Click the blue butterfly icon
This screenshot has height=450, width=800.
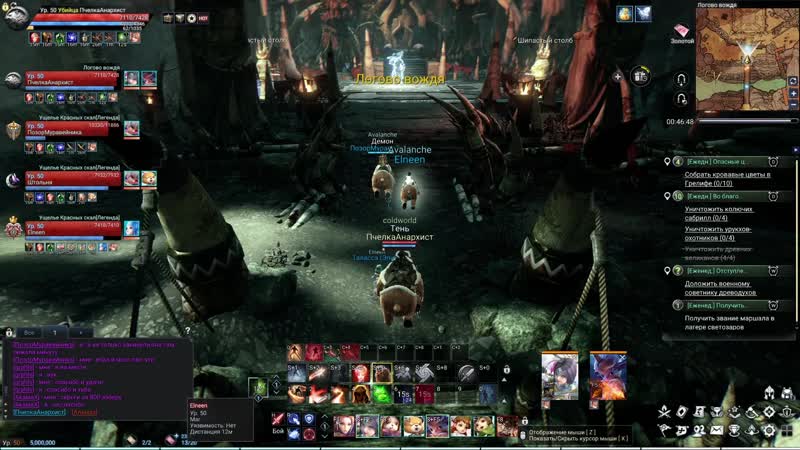(x=643, y=14)
